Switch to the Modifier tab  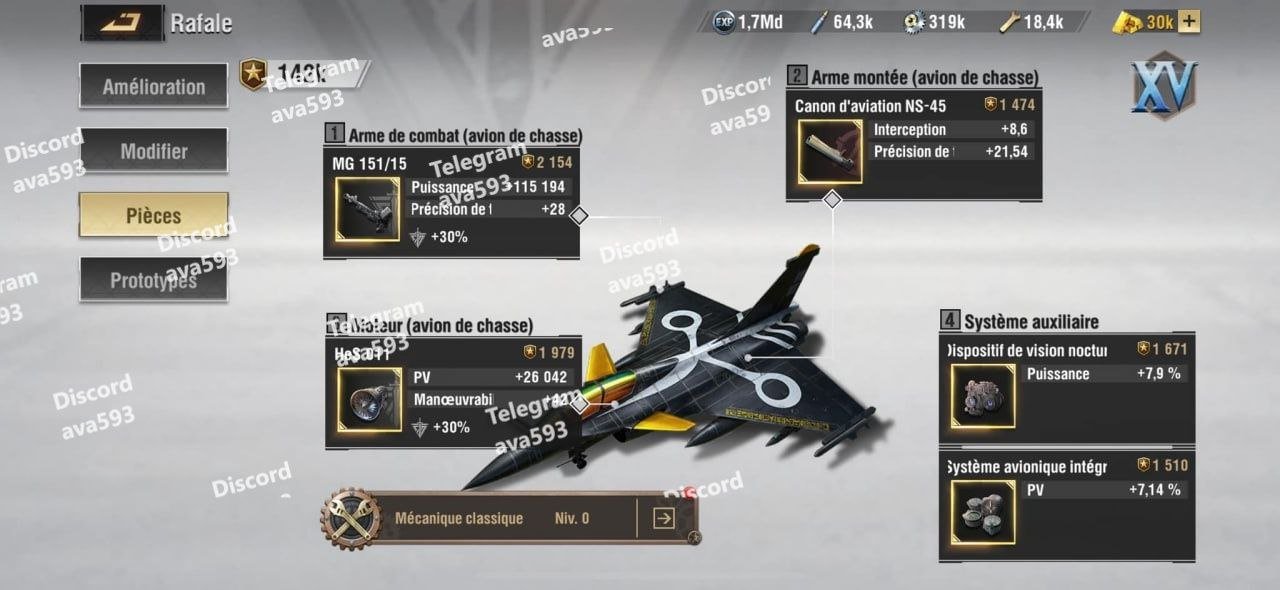tap(153, 151)
